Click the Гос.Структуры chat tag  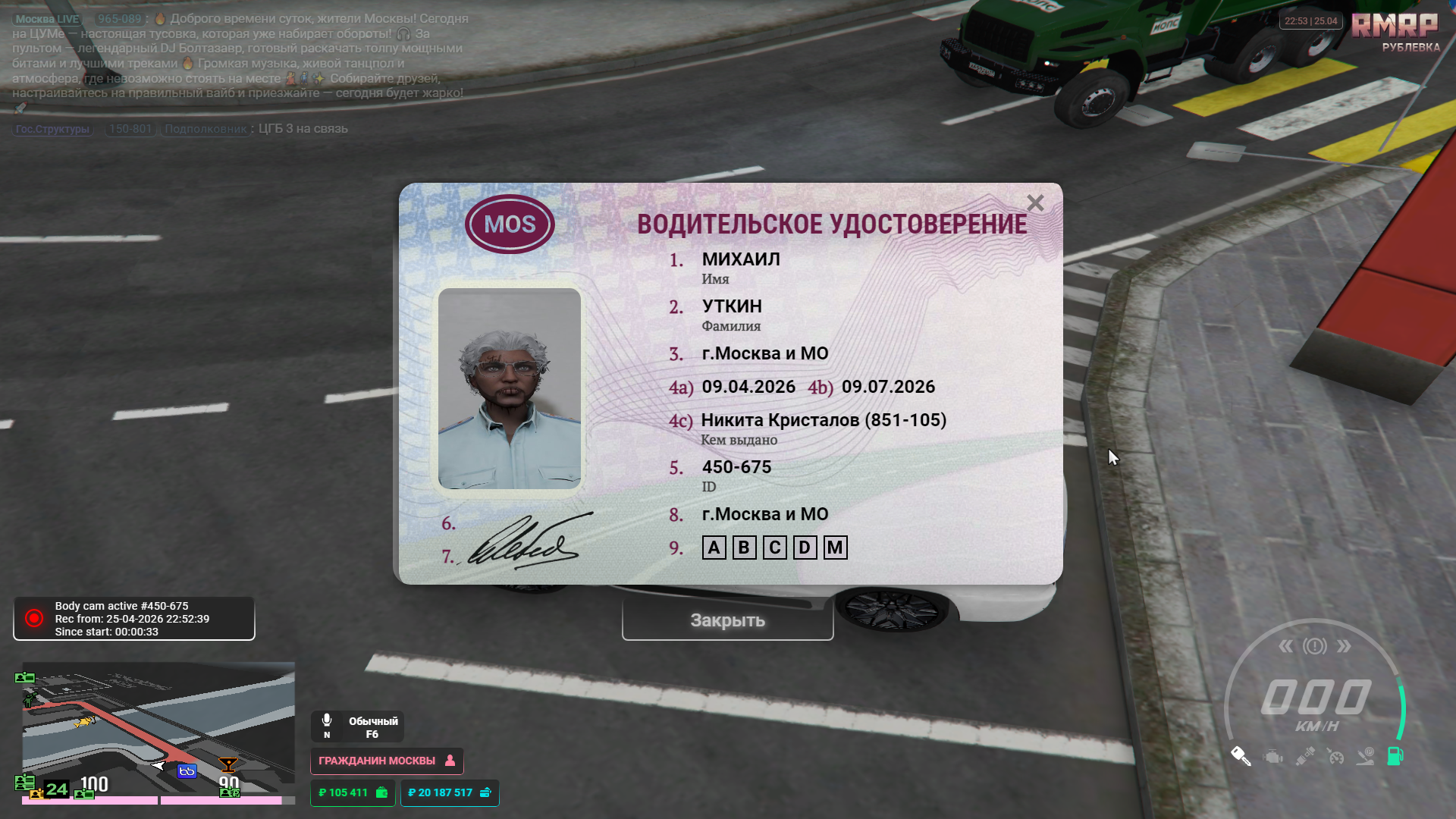pyautogui.click(x=52, y=129)
